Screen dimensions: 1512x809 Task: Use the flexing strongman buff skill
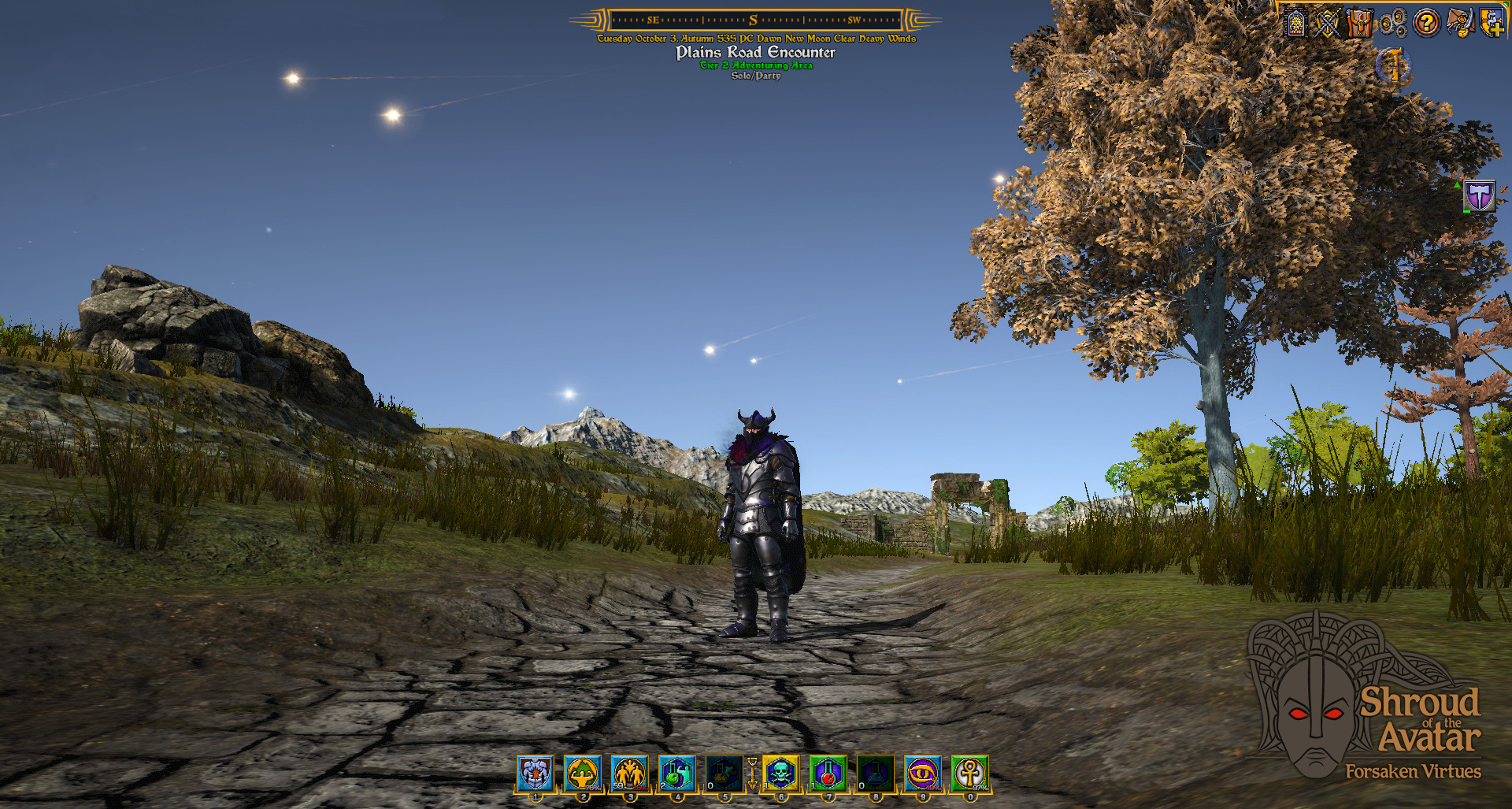click(583, 774)
